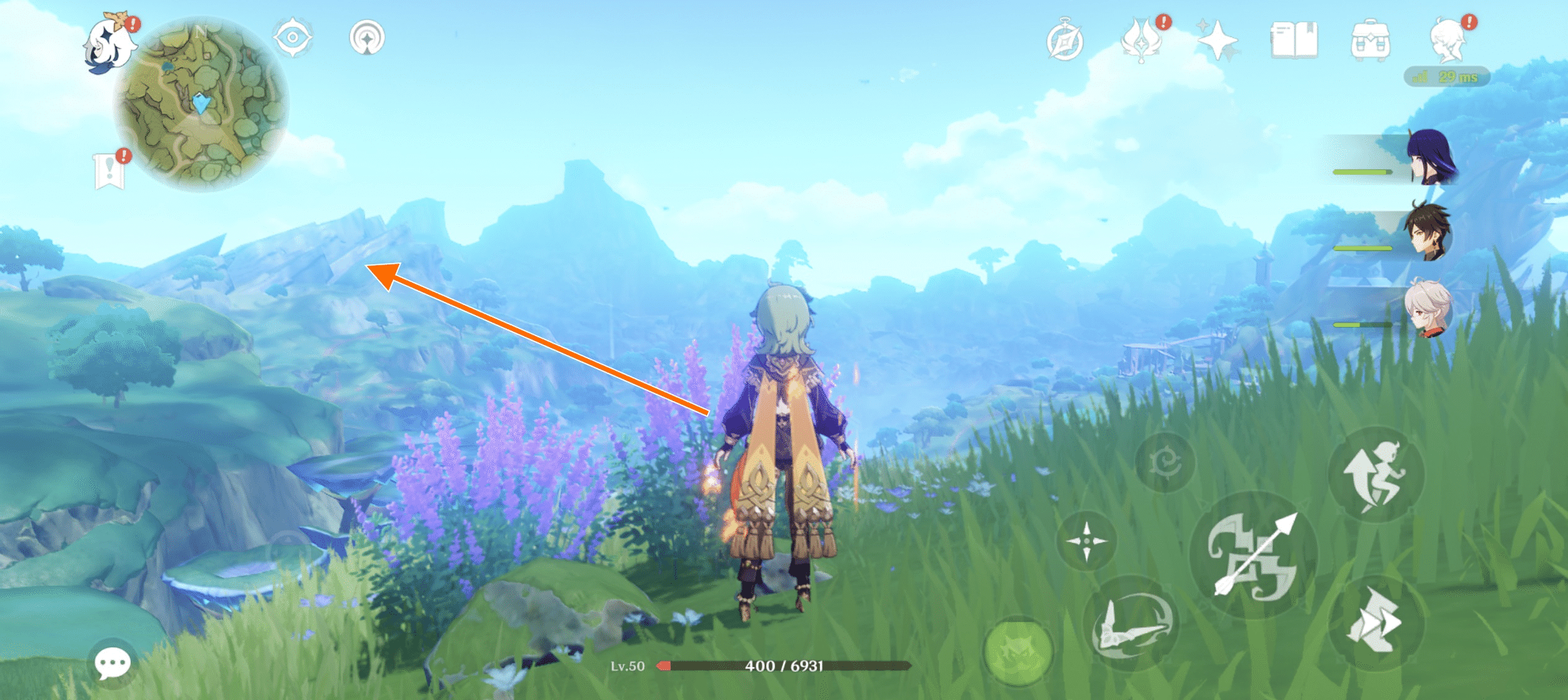Open the Adventurer Handbook book icon

coord(1296,42)
